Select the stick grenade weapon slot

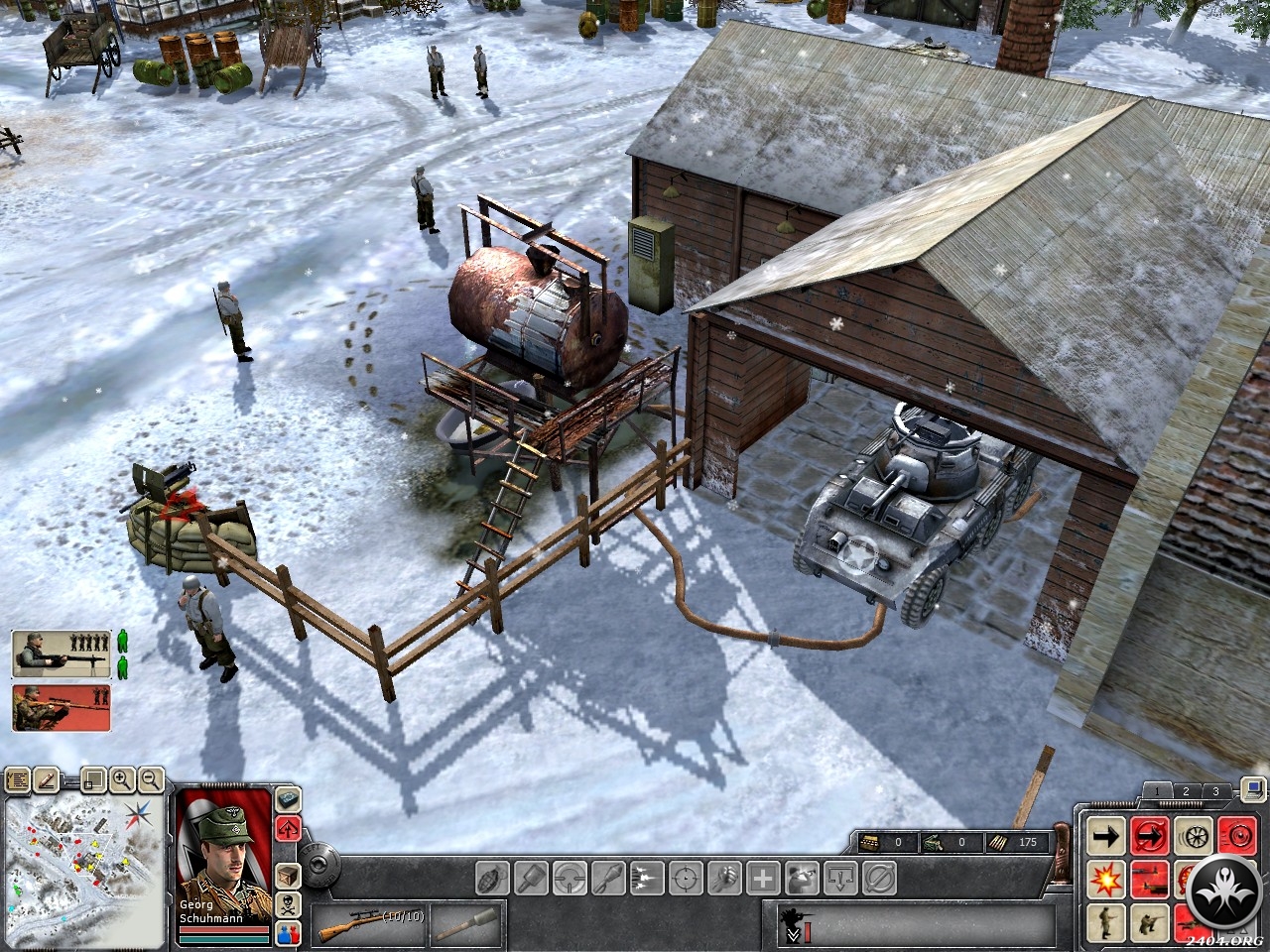[468, 925]
